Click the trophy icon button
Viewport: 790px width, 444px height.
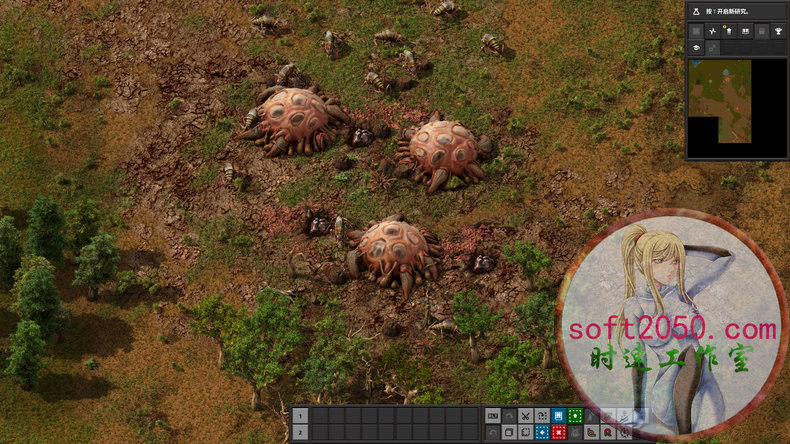click(778, 31)
